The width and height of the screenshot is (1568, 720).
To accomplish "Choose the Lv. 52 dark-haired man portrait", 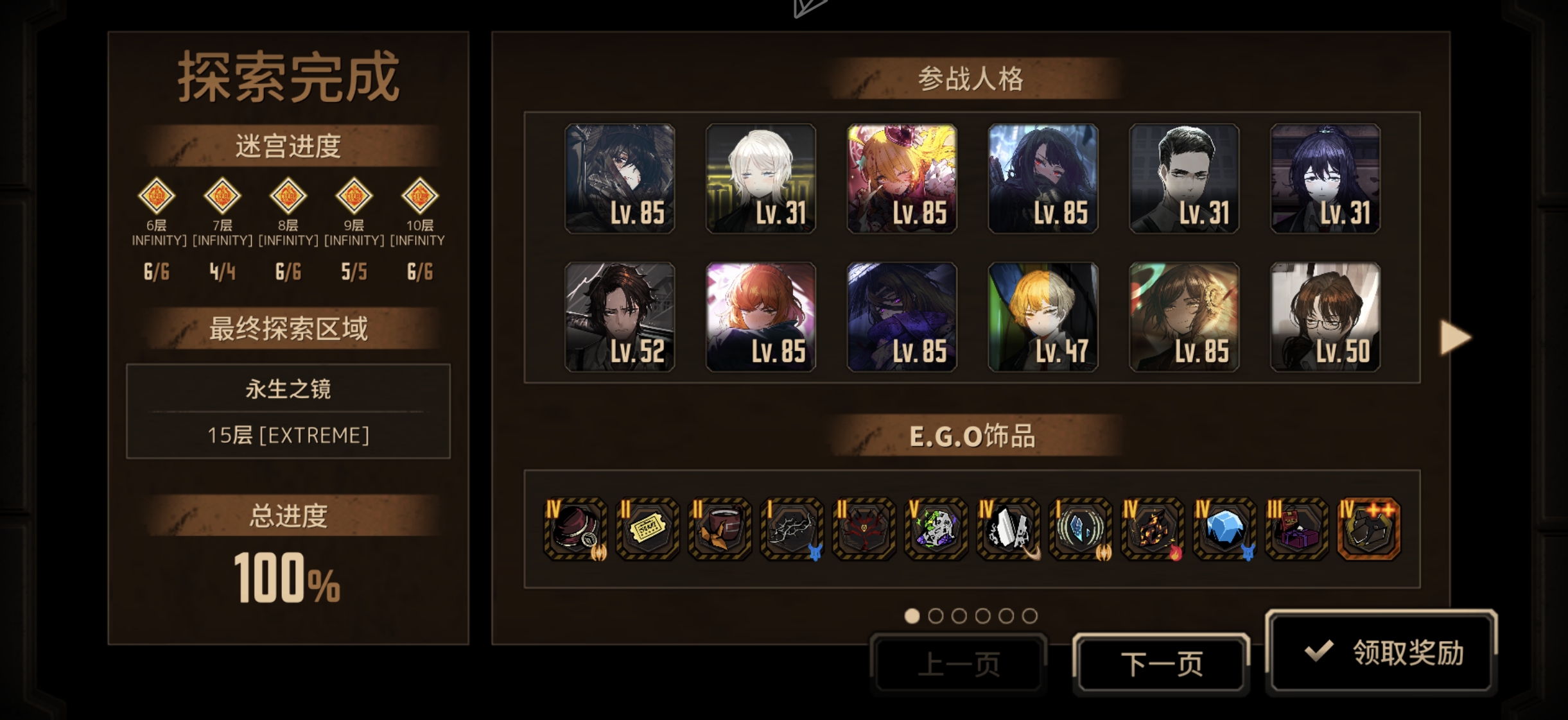I will click(620, 317).
